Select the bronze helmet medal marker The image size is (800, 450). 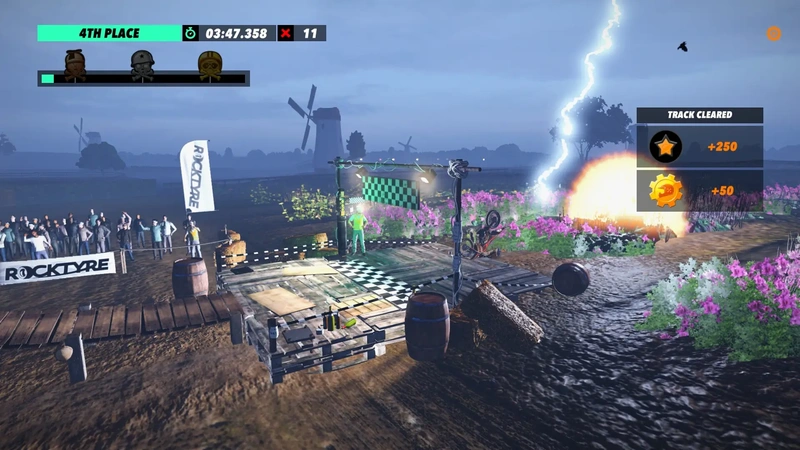tap(76, 63)
